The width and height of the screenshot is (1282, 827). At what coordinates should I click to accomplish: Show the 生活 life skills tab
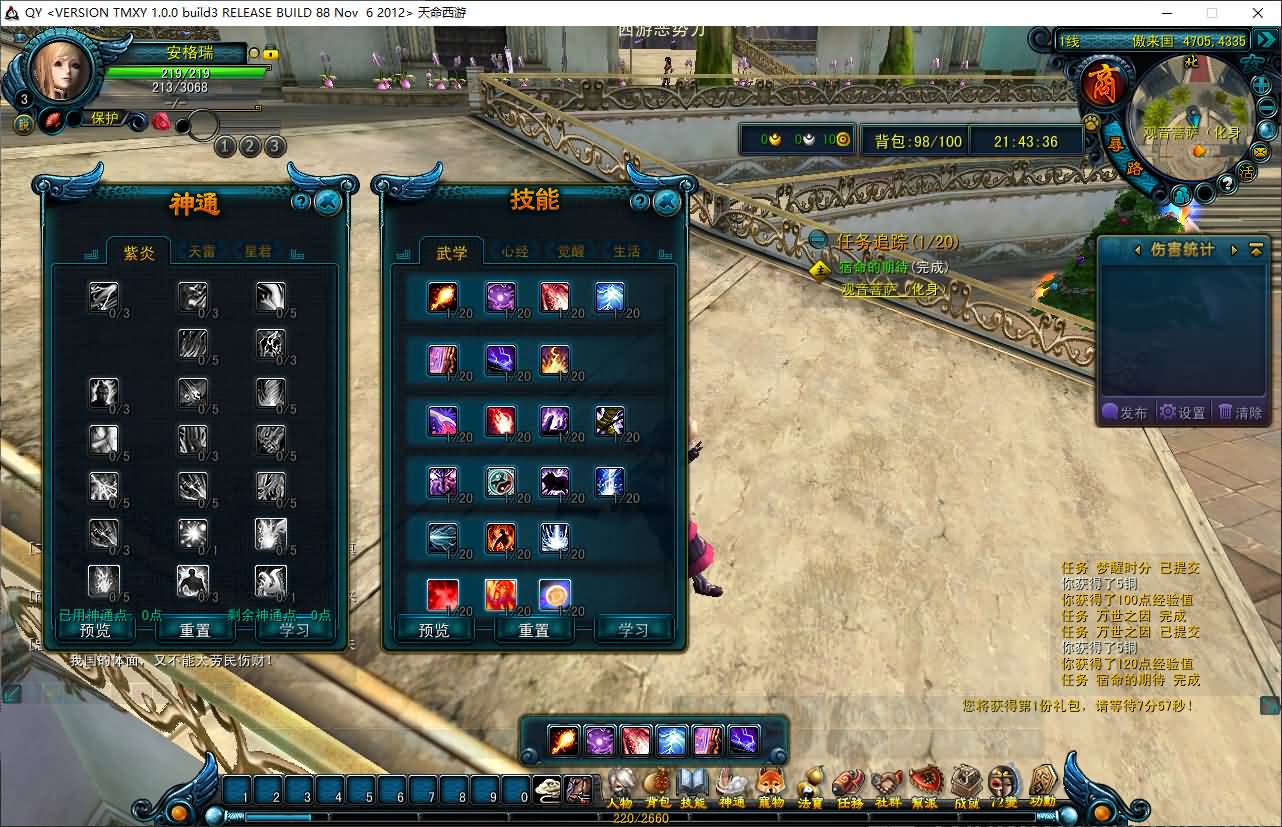pyautogui.click(x=627, y=252)
